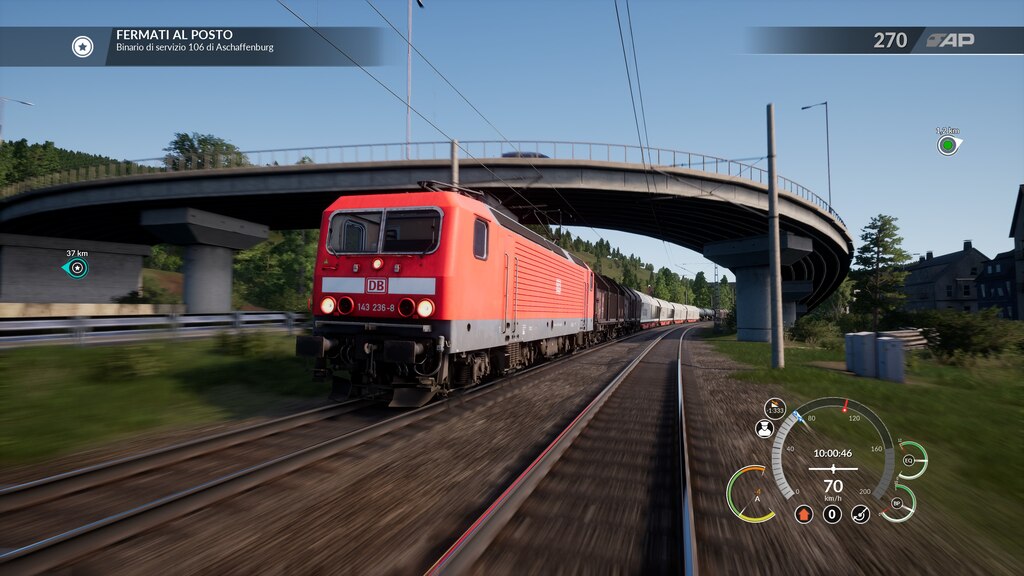Viewport: 1024px width, 576px height.
Task: Click the brake lever icon
Action: 860,514
